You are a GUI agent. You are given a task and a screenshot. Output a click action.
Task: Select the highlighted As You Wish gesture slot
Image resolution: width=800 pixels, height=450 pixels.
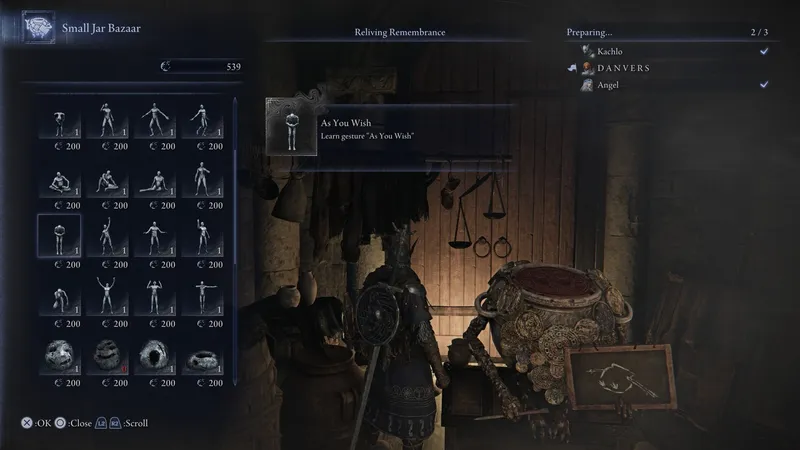point(59,236)
